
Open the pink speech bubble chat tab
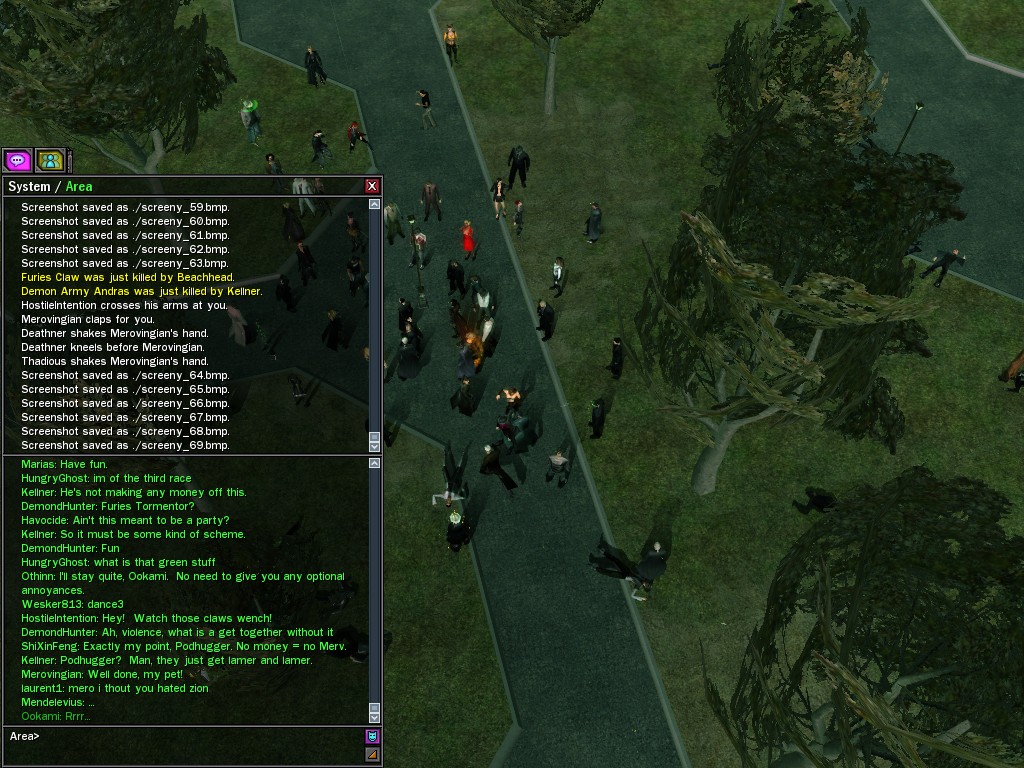(x=17, y=160)
